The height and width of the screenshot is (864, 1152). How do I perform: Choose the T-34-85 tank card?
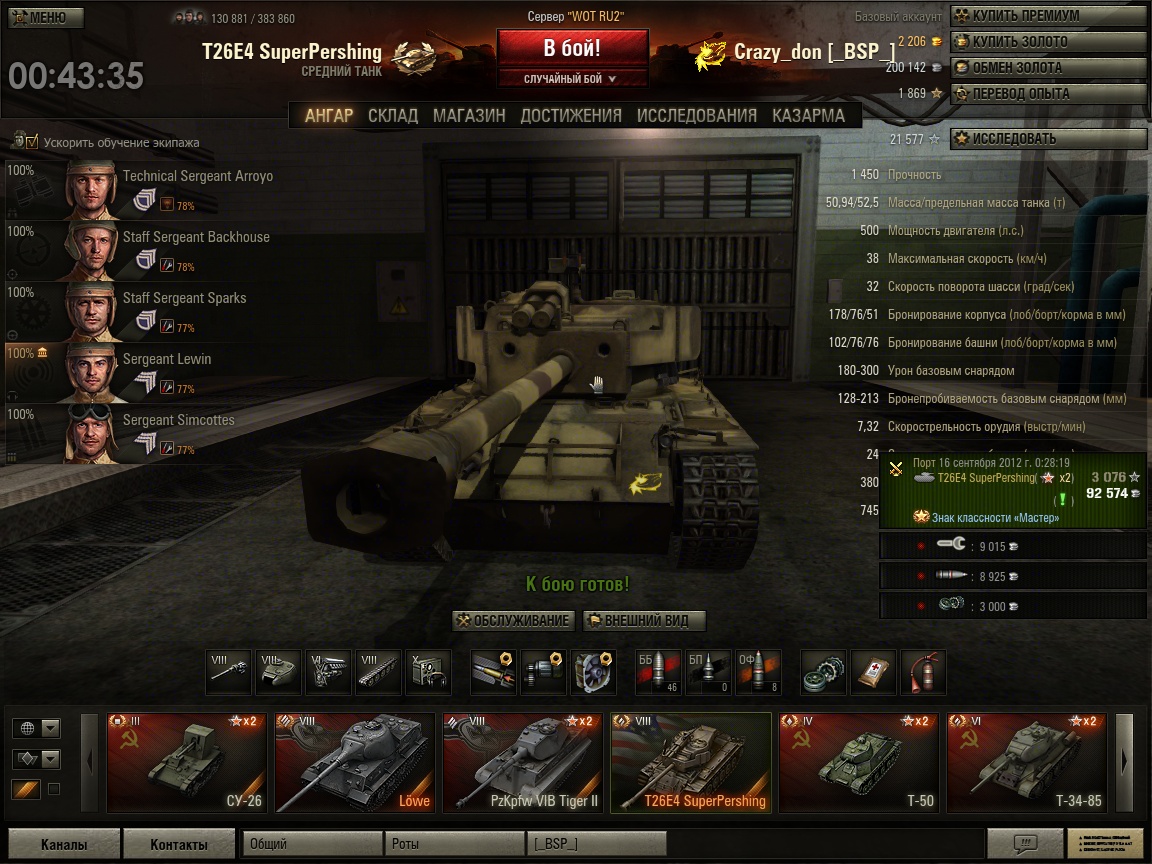tap(1026, 762)
